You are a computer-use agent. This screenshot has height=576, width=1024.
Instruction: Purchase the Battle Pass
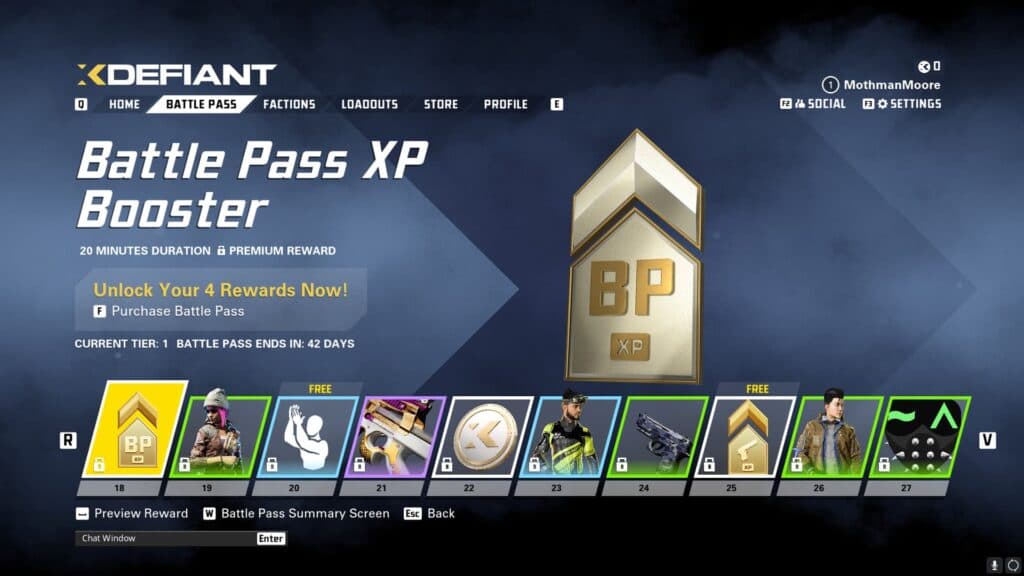[x=177, y=311]
